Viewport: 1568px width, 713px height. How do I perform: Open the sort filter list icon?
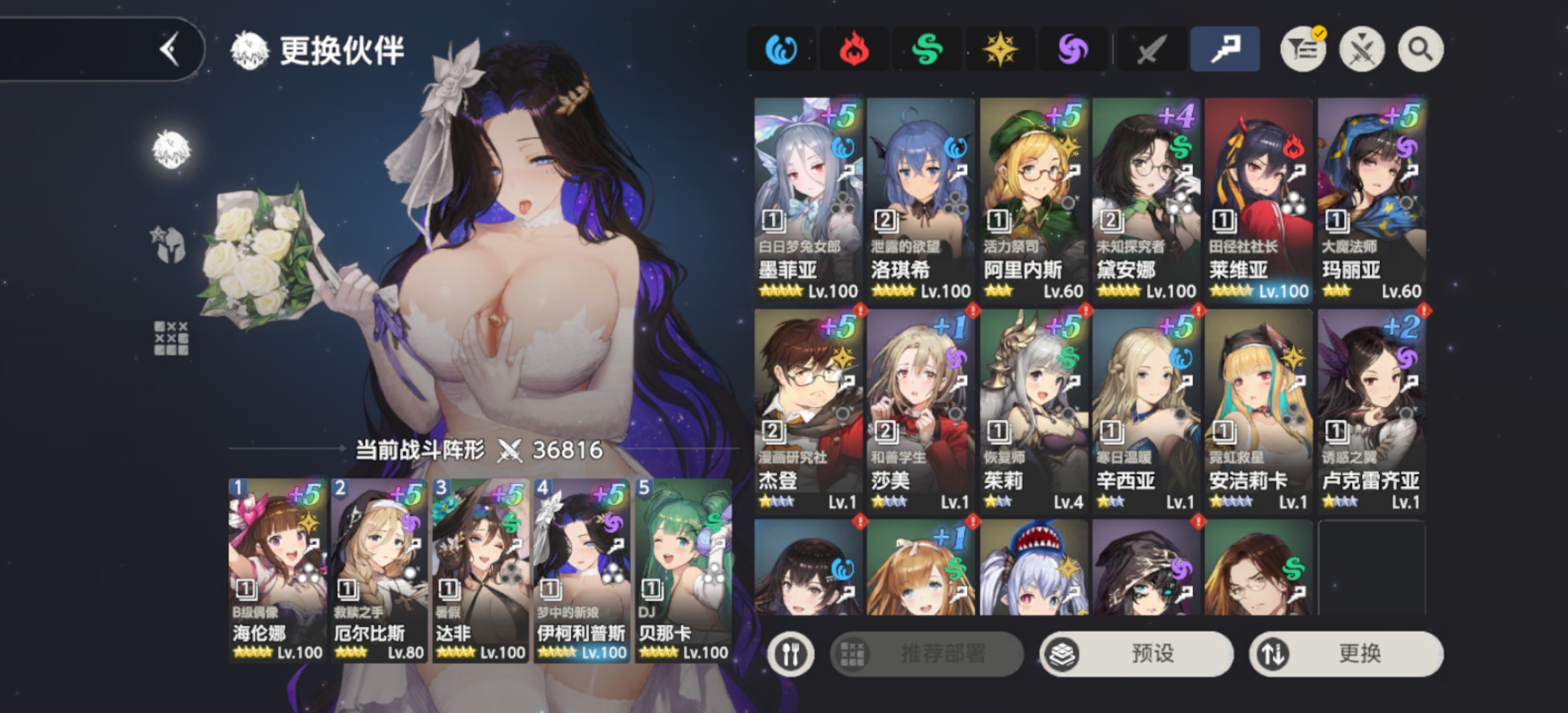tap(1303, 50)
